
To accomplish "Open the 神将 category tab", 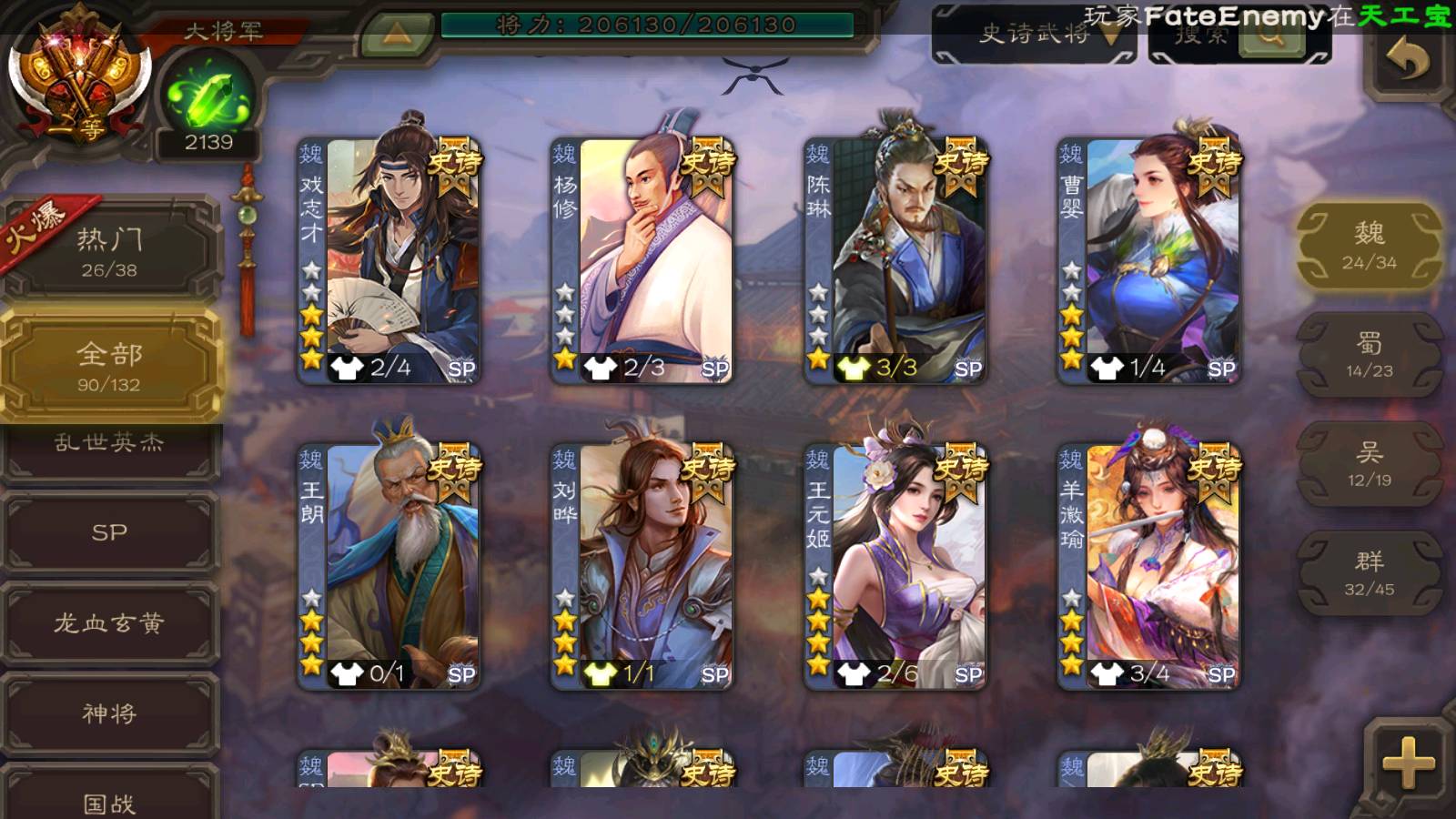I will pyautogui.click(x=109, y=713).
